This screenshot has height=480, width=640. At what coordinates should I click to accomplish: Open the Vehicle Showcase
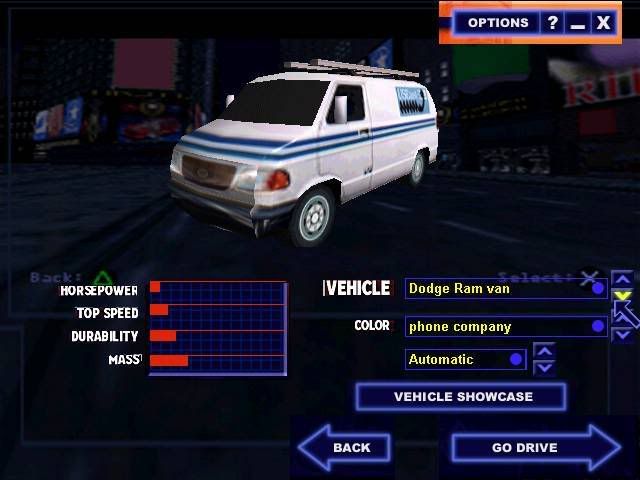tap(461, 397)
